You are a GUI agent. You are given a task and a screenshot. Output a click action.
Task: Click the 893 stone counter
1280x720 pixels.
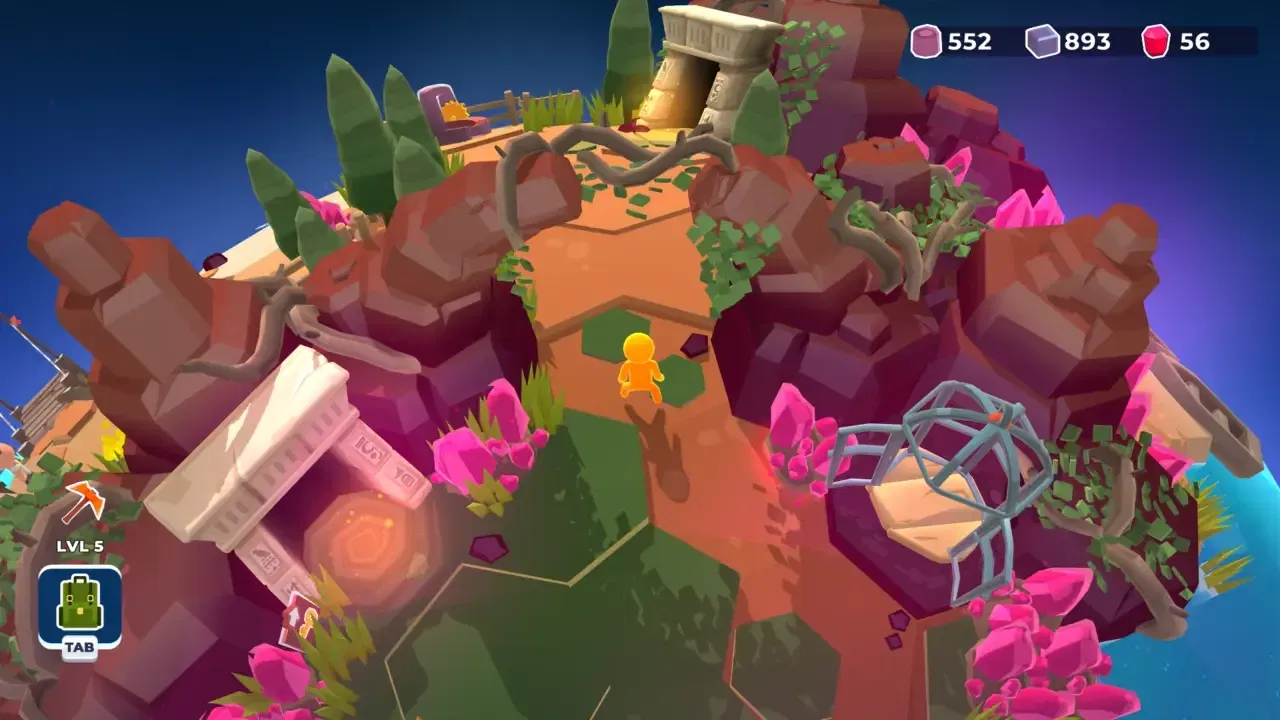click(x=1086, y=42)
